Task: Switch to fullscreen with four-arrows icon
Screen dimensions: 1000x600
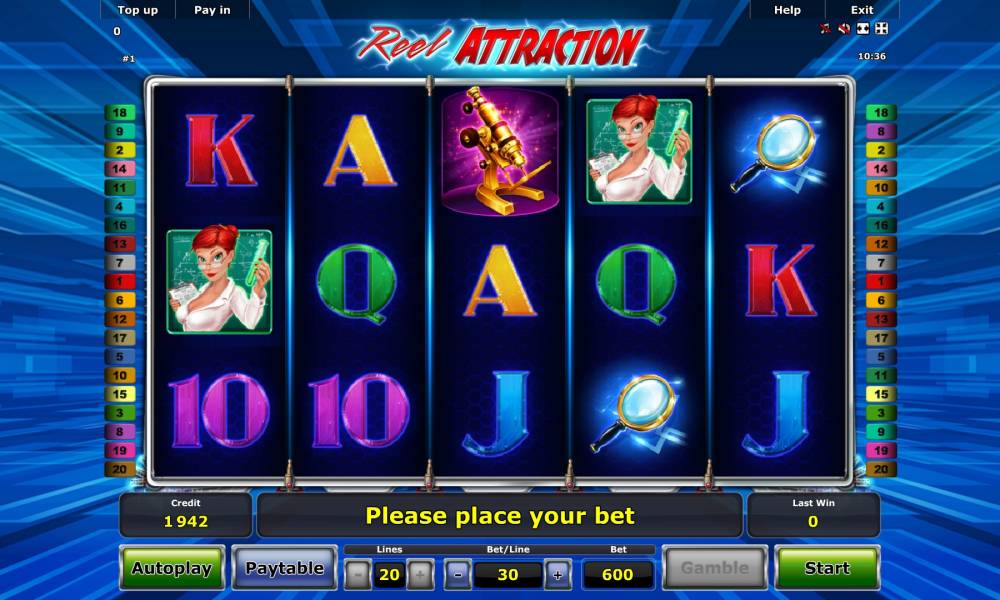Action: click(x=881, y=29)
